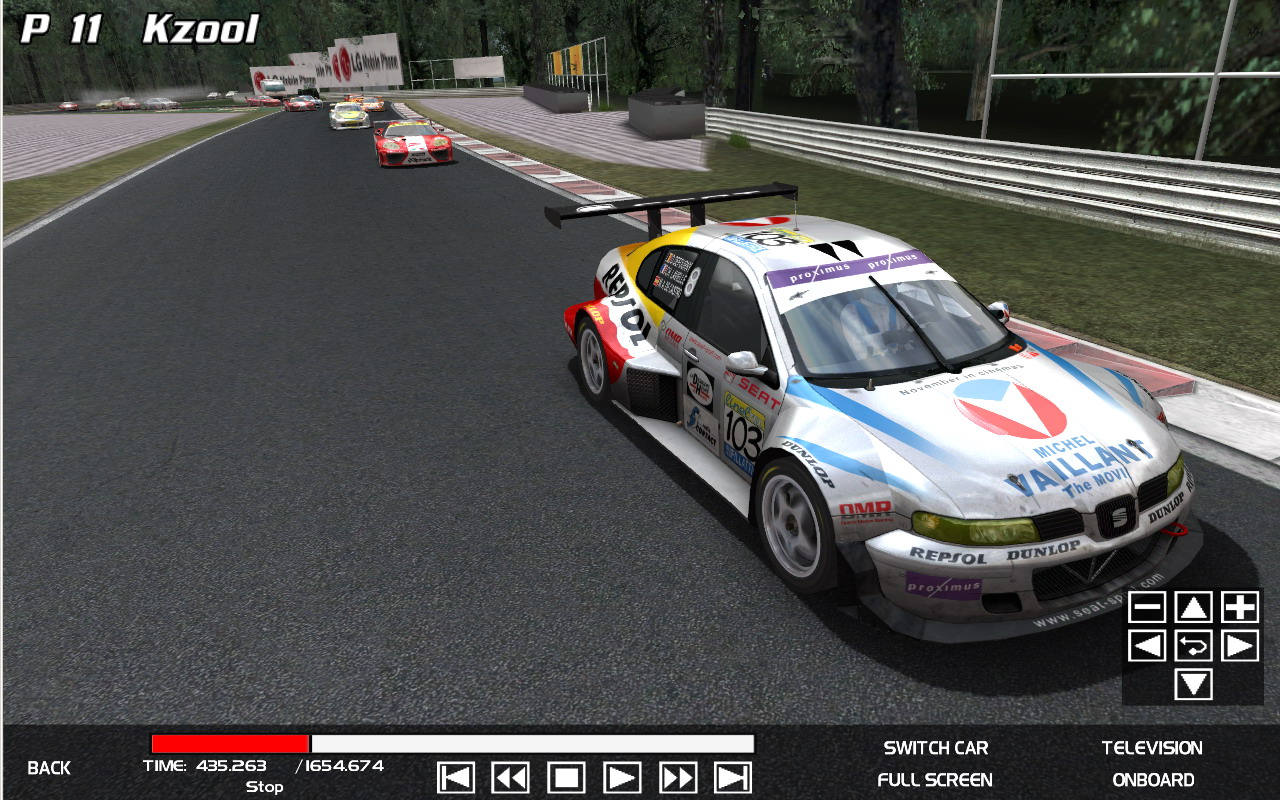Go back using the BACK button
Screen dimensions: 1280x800
(x=49, y=768)
